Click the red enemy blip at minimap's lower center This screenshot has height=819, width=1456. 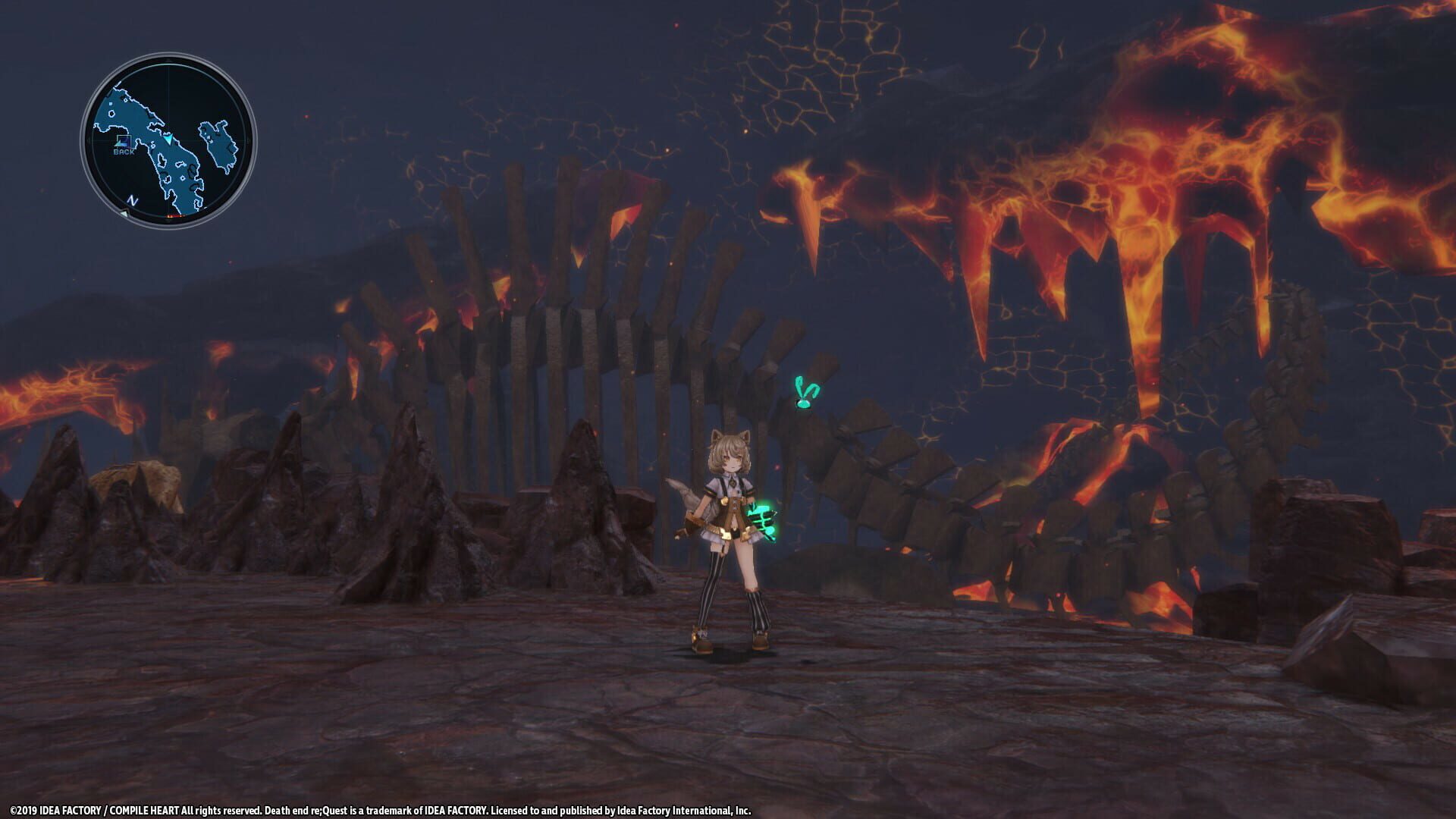tap(175, 215)
